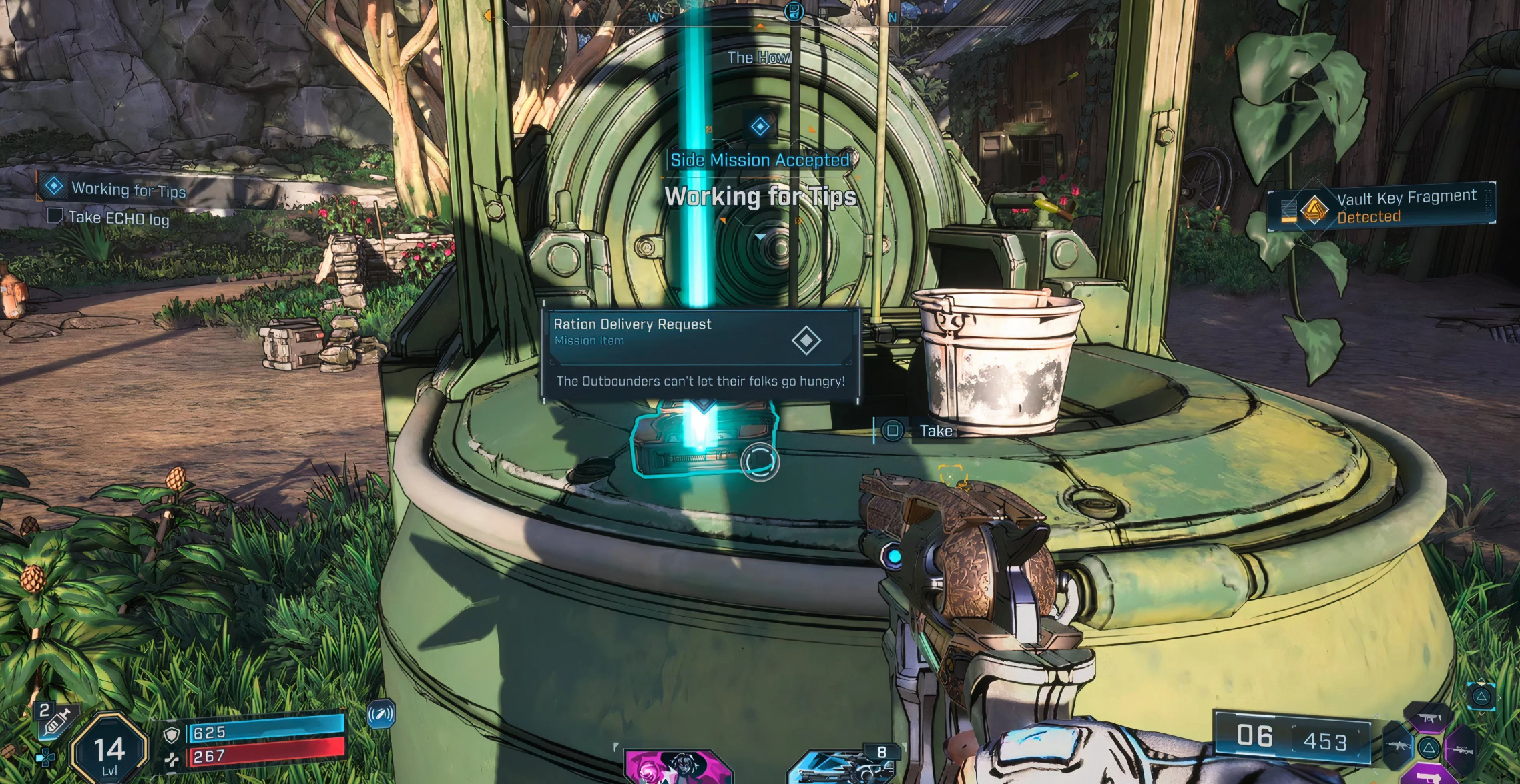Activate the ECHO signal icon beside shield bar
1520x784 pixels.
[381, 715]
